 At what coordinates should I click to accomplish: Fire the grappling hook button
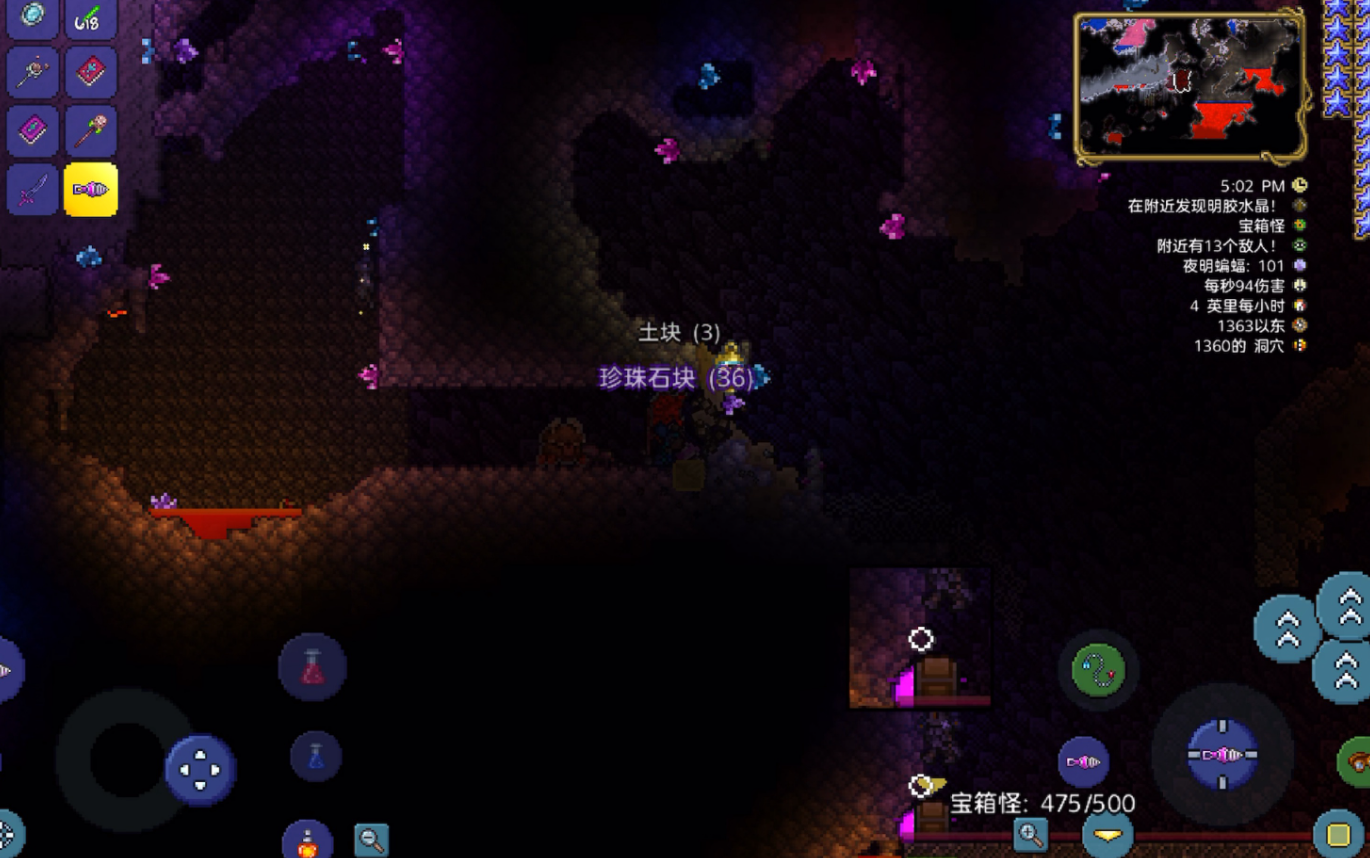1098,670
